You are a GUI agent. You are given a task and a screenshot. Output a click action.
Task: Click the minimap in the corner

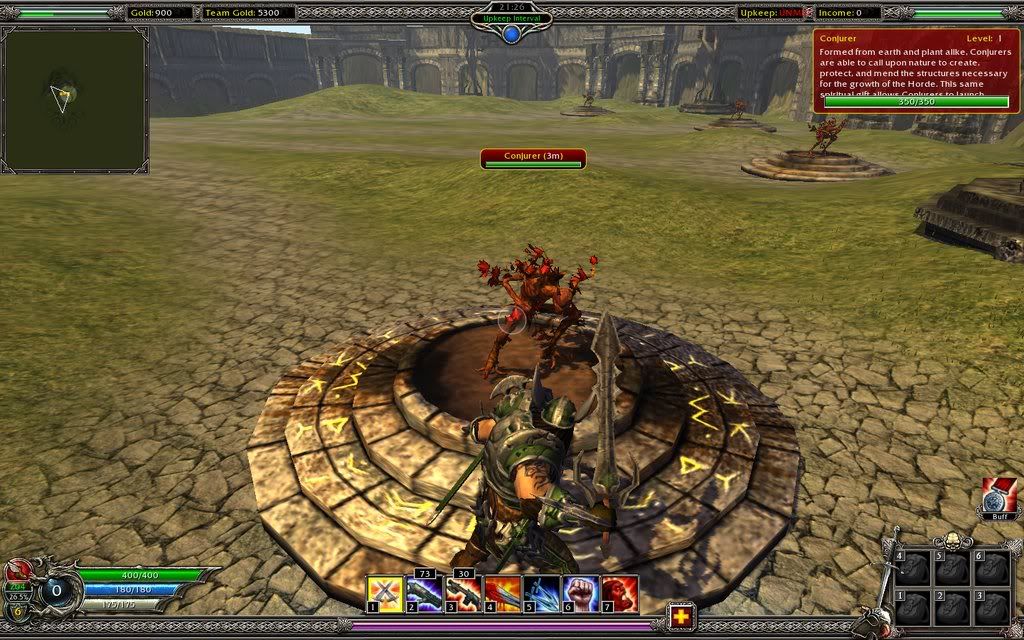(75, 100)
